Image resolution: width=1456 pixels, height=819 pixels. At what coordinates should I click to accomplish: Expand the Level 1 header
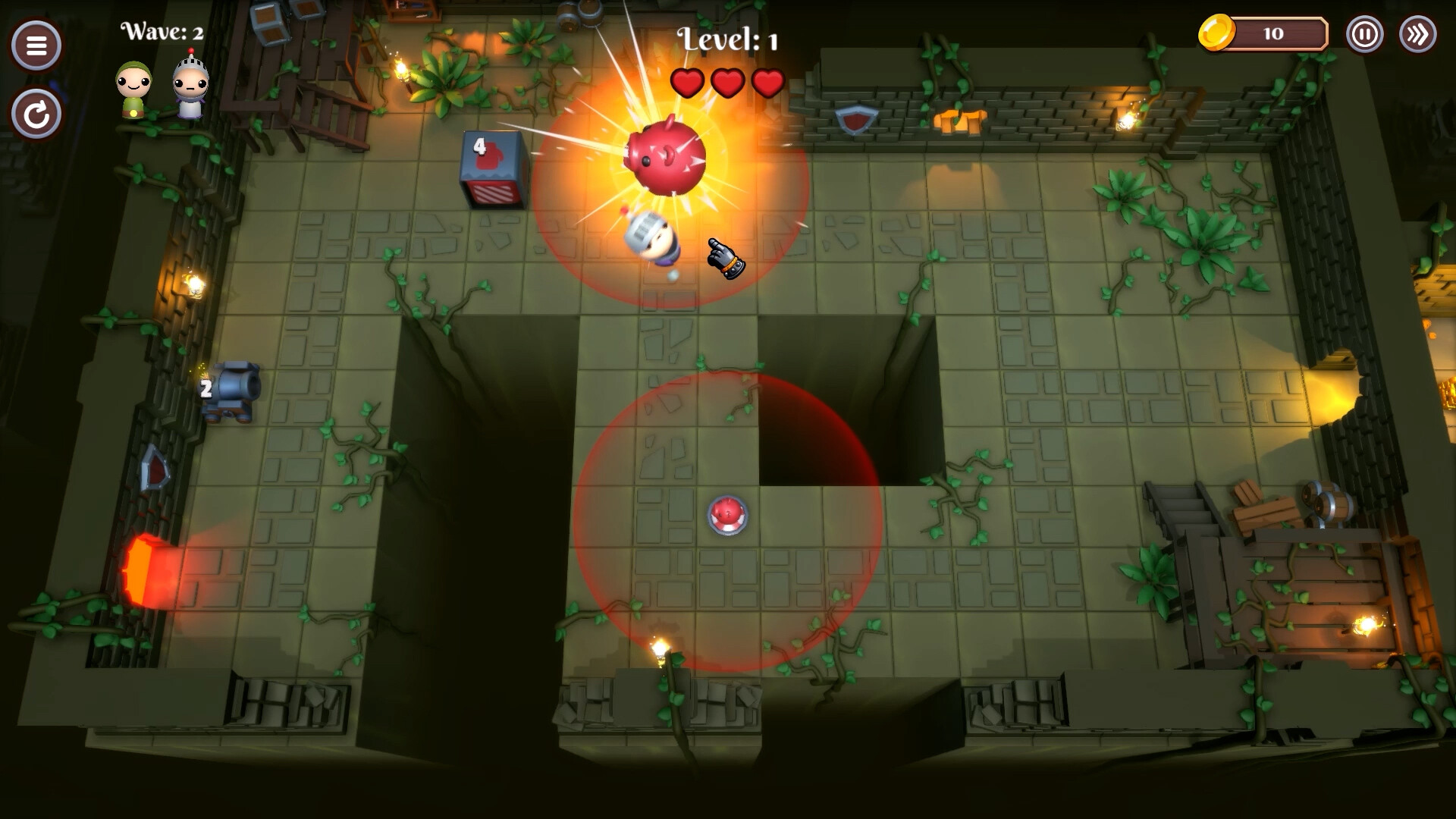[x=726, y=38]
